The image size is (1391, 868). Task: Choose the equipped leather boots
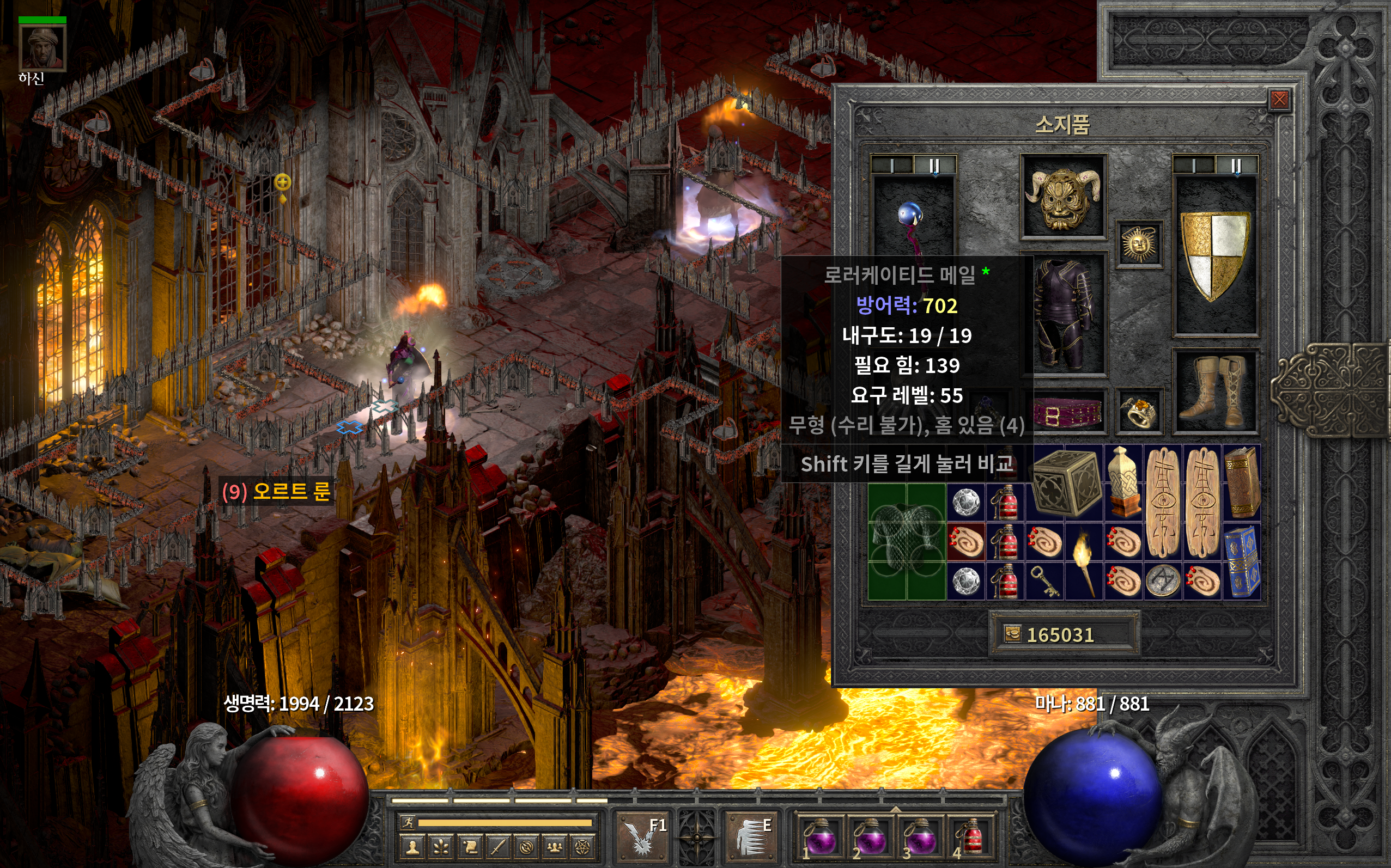1215,390
